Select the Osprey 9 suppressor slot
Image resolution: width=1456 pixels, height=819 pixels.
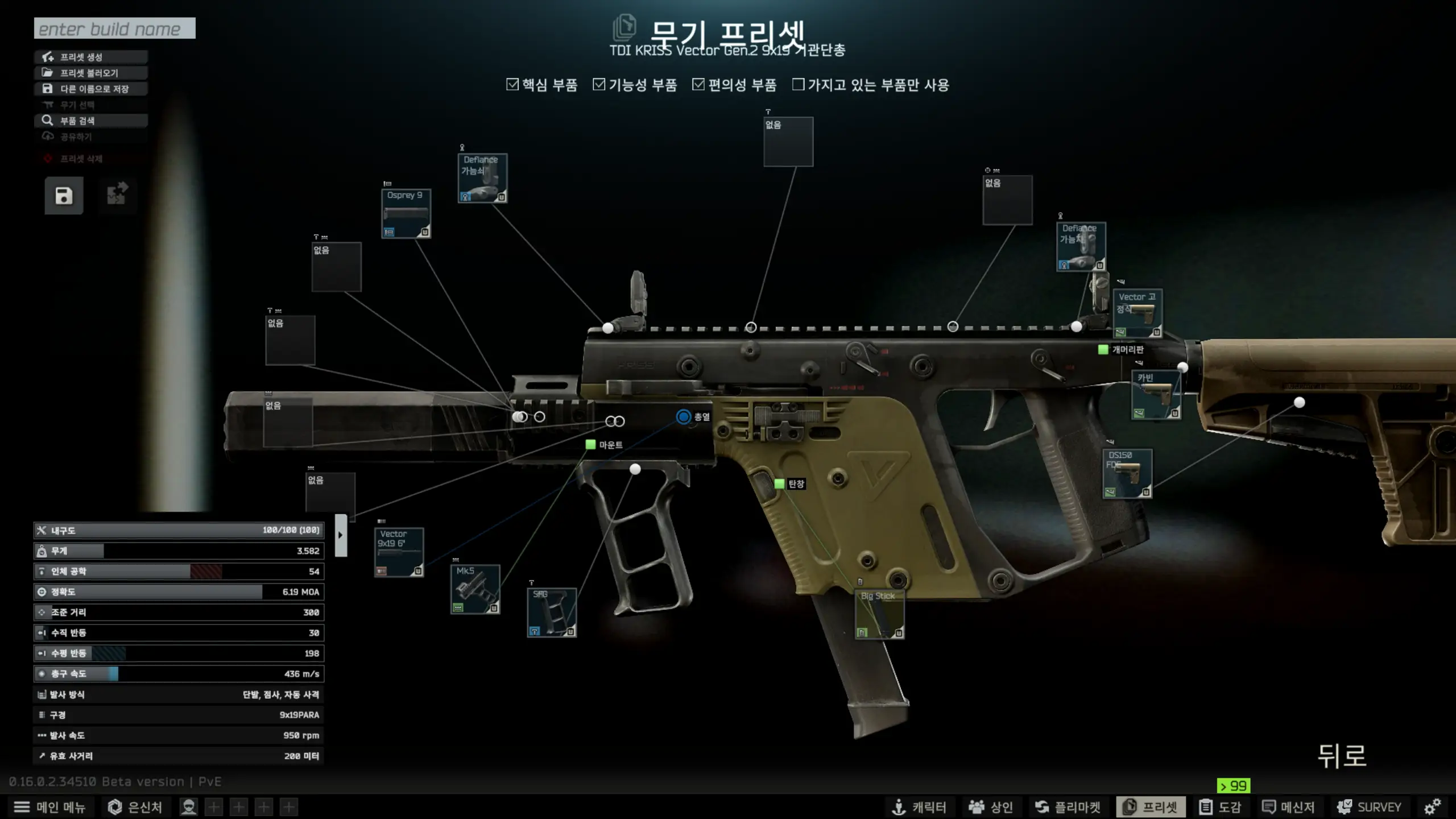pos(406,214)
